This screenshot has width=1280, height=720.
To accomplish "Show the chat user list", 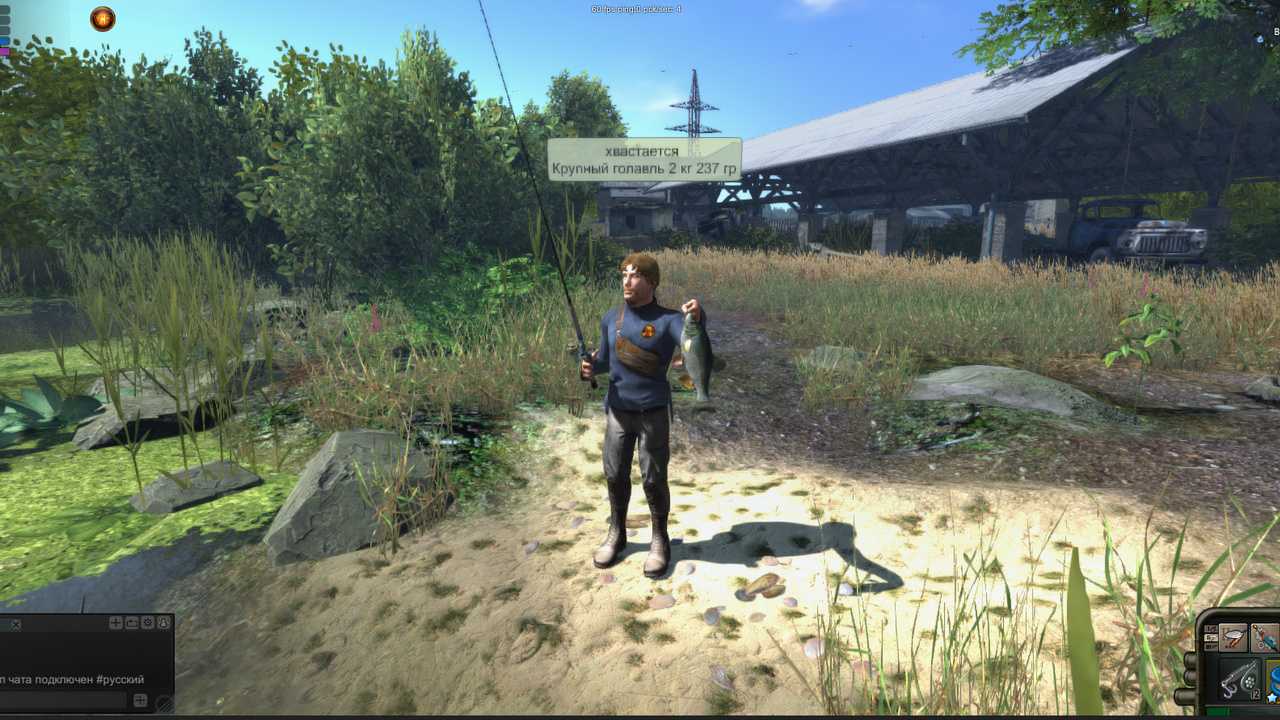I will 164,623.
